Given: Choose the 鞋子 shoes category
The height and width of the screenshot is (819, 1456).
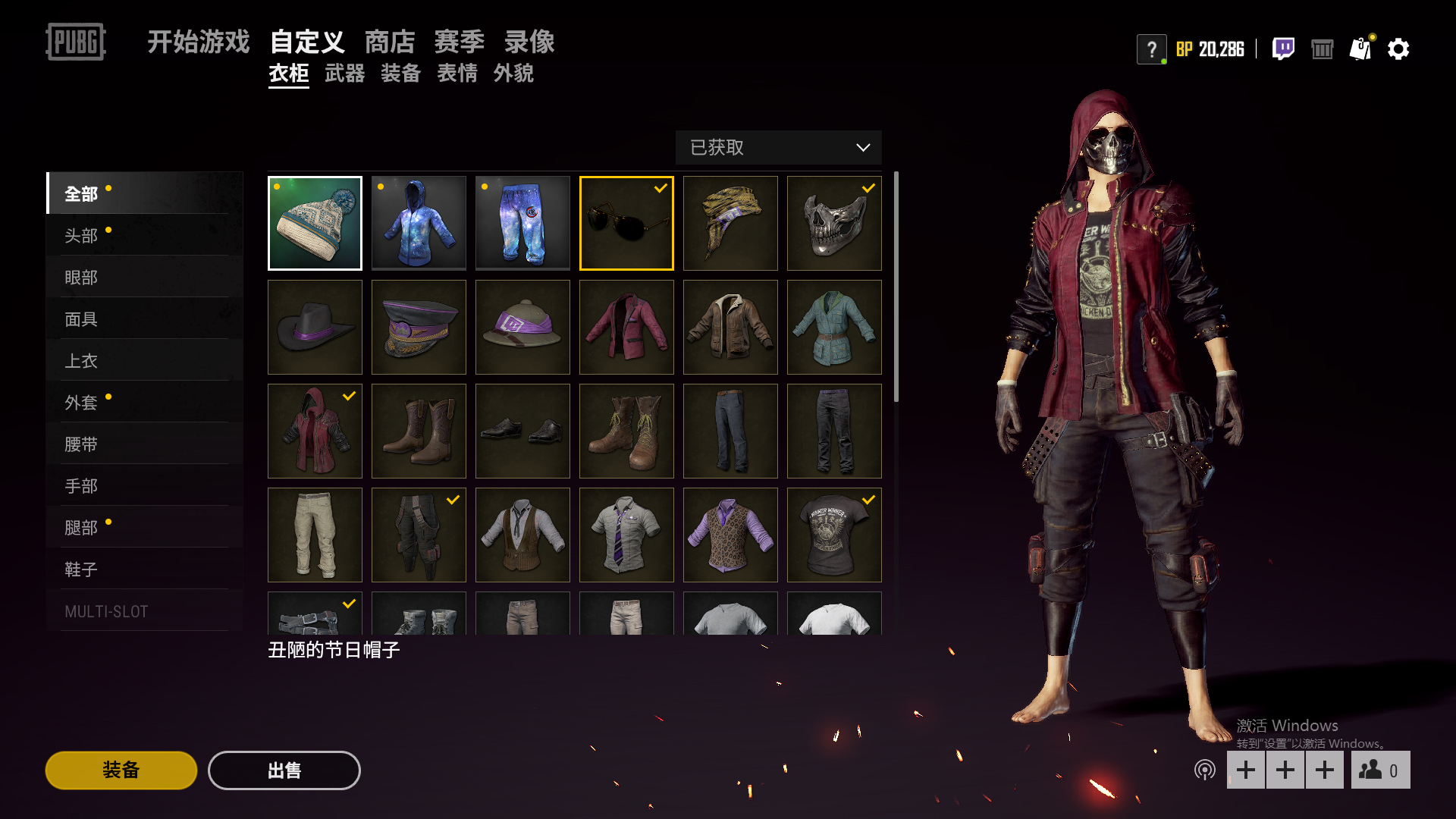Looking at the screenshot, I should tap(81, 570).
